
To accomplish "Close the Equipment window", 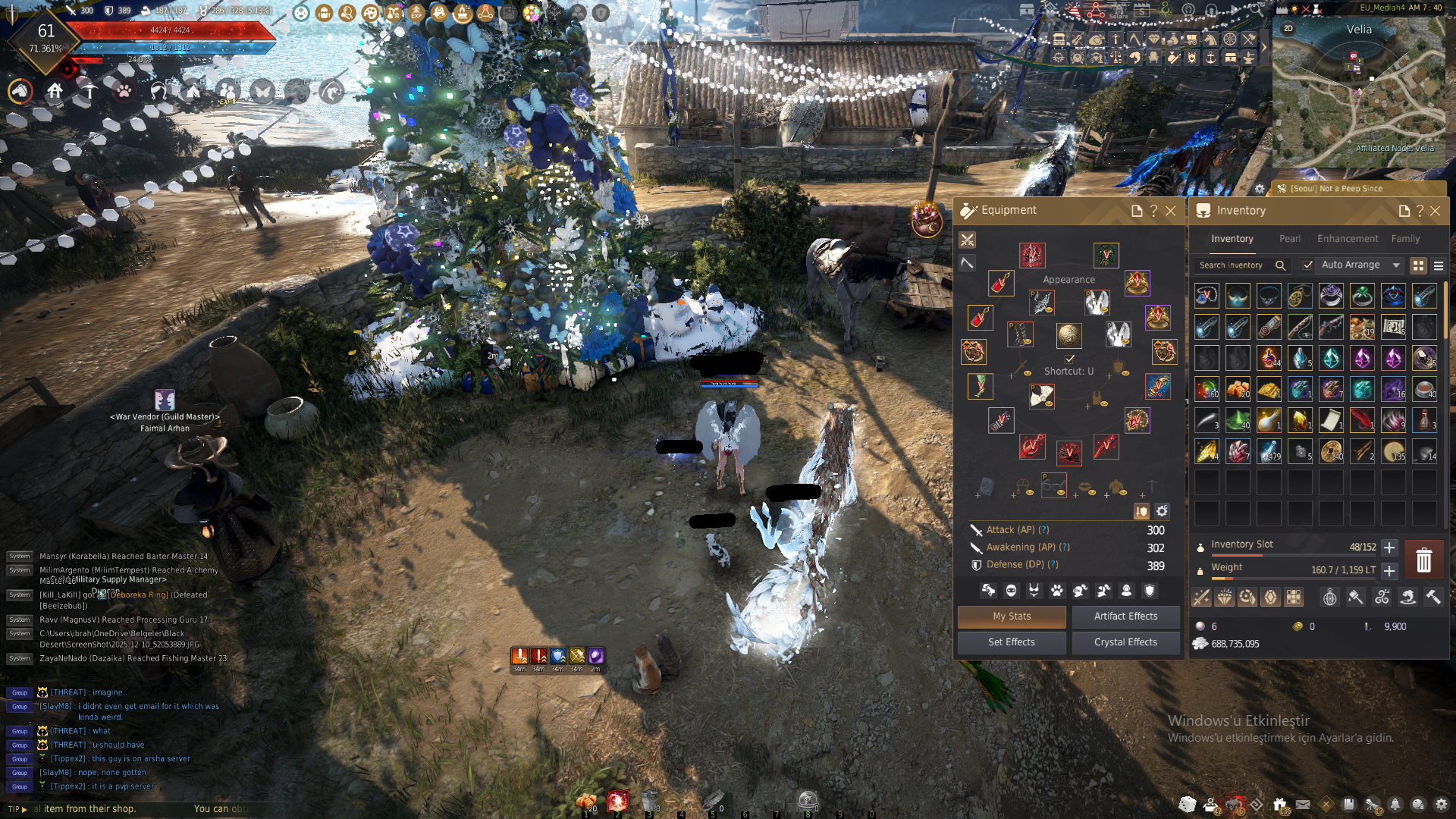I will (x=1171, y=211).
